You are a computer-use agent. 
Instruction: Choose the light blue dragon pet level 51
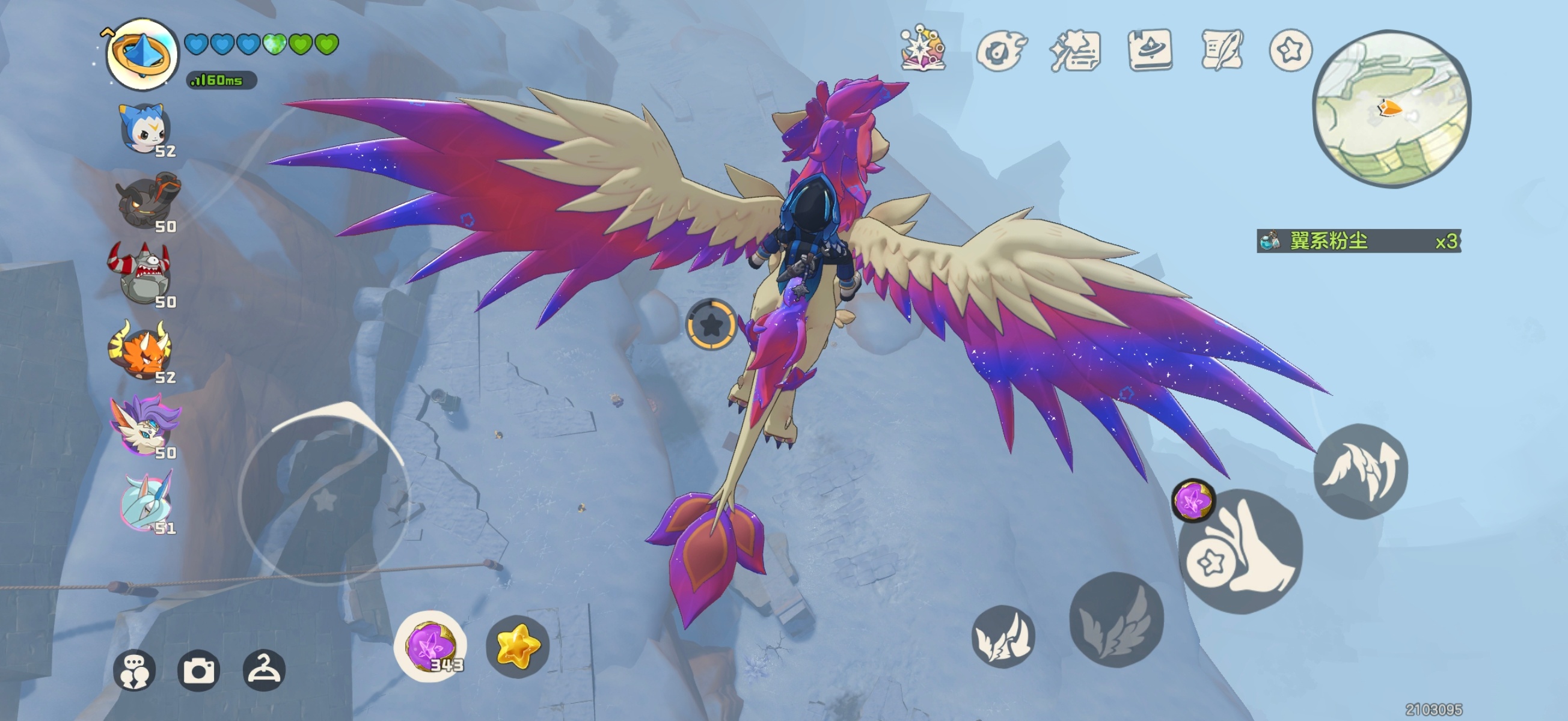(145, 502)
